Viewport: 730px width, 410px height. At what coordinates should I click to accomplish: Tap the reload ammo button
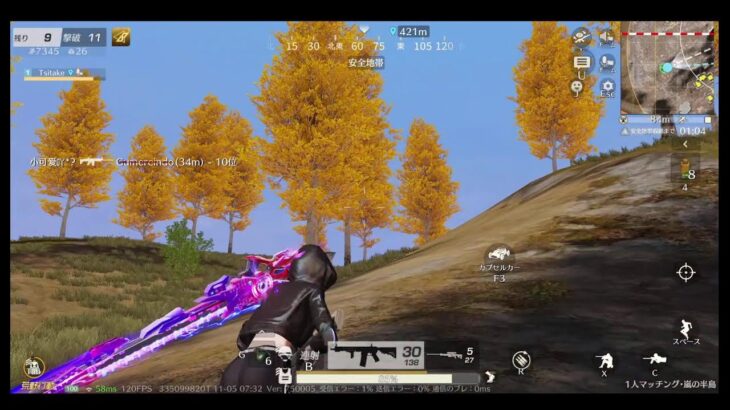tap(521, 360)
